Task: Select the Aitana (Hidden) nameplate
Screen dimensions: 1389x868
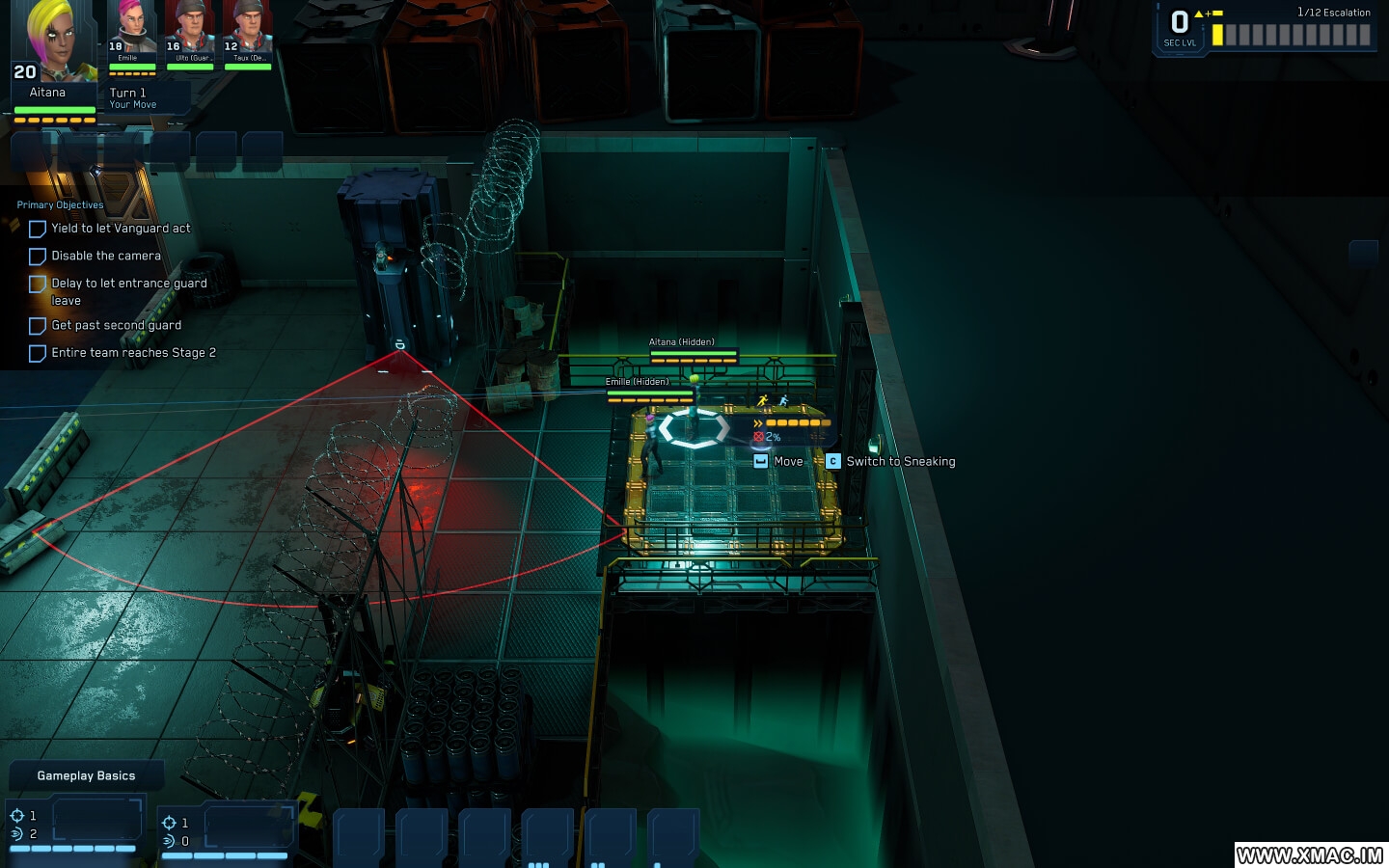Action: pyautogui.click(x=682, y=341)
